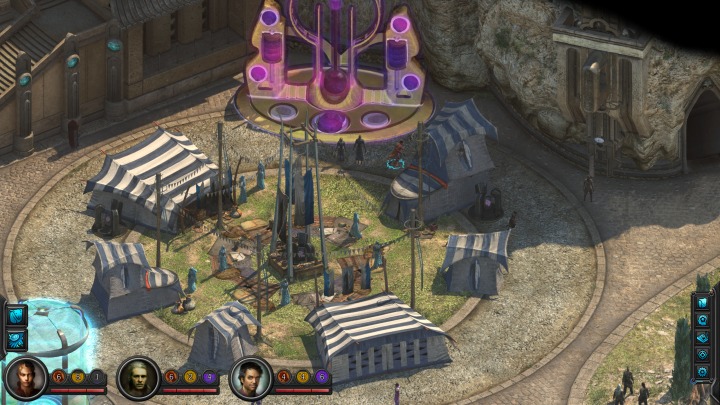Image resolution: width=720 pixels, height=405 pixels.
Task: Open the journal book icon
Action: click(x=703, y=302)
